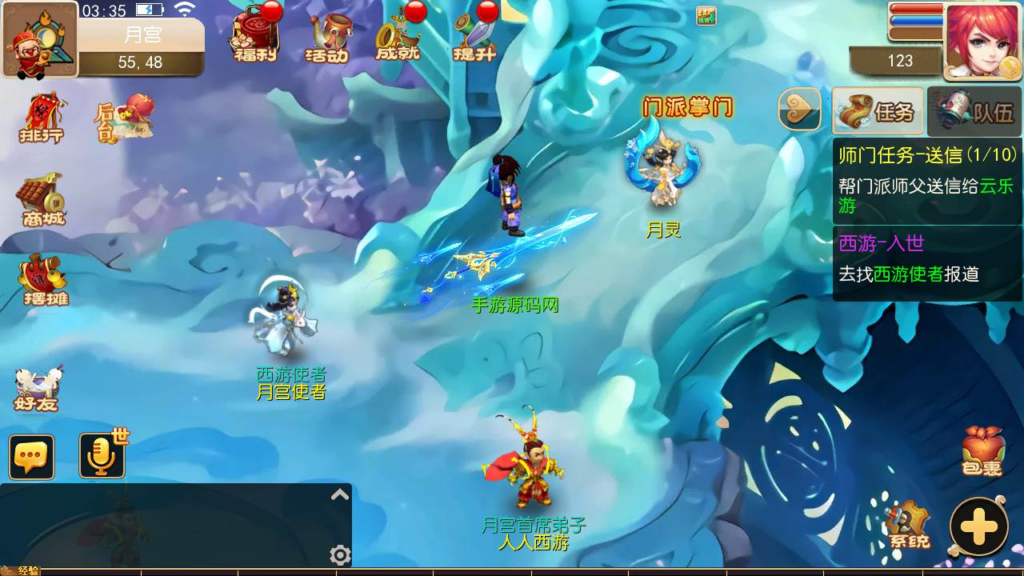The height and width of the screenshot is (576, 1024).
Task: Switch to the 队伍 team tab
Action: (975, 111)
